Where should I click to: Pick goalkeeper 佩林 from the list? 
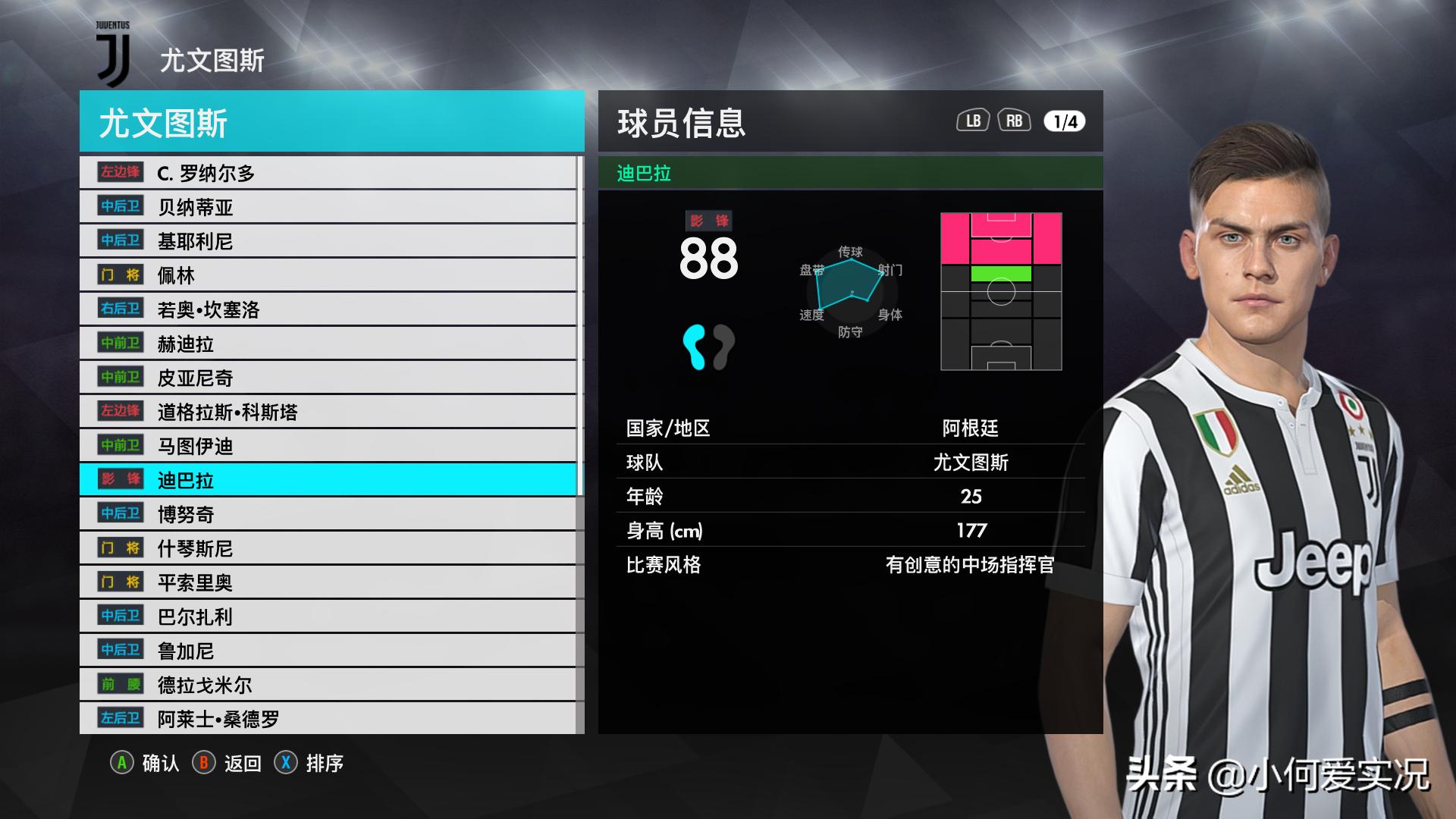coord(328,275)
